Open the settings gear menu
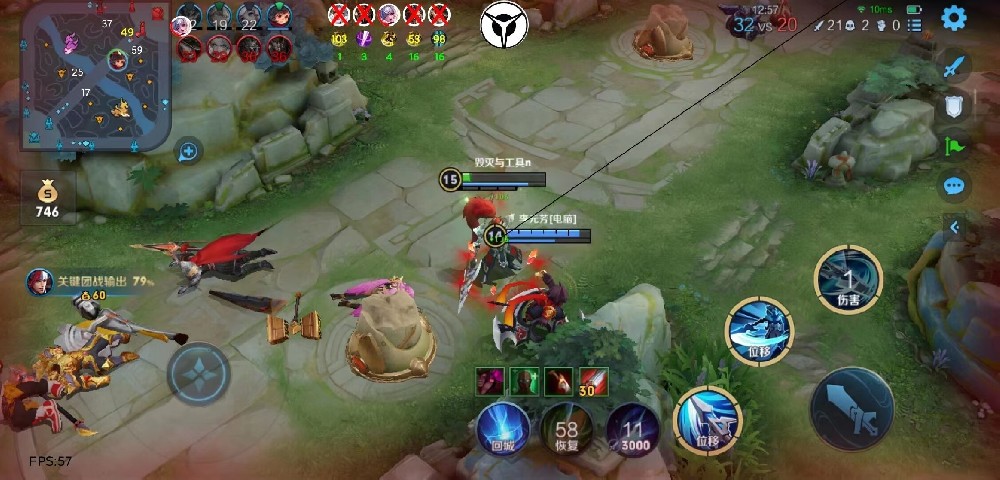The image size is (1000, 480). (954, 18)
